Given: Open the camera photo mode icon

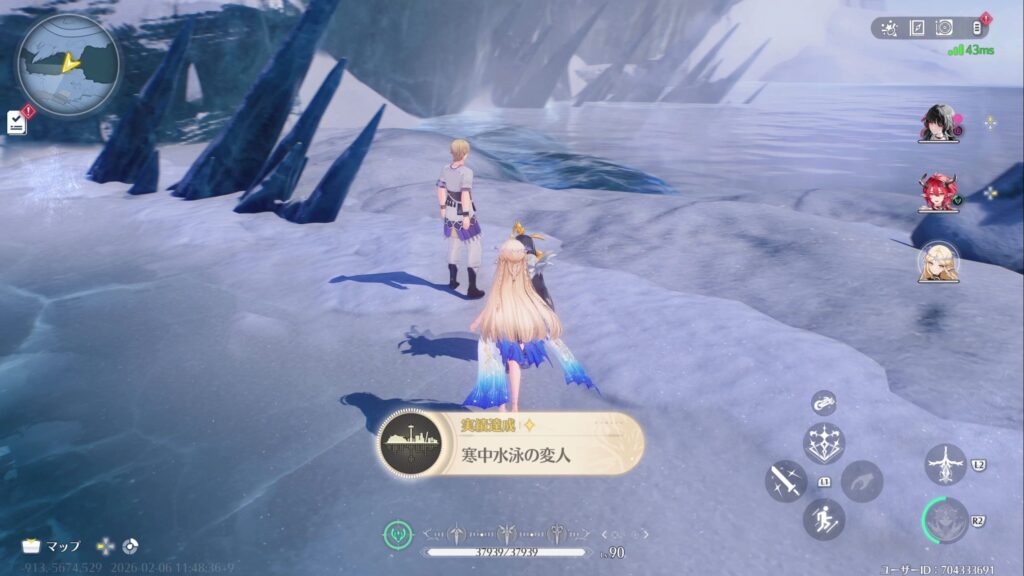Looking at the screenshot, I should (x=943, y=28).
